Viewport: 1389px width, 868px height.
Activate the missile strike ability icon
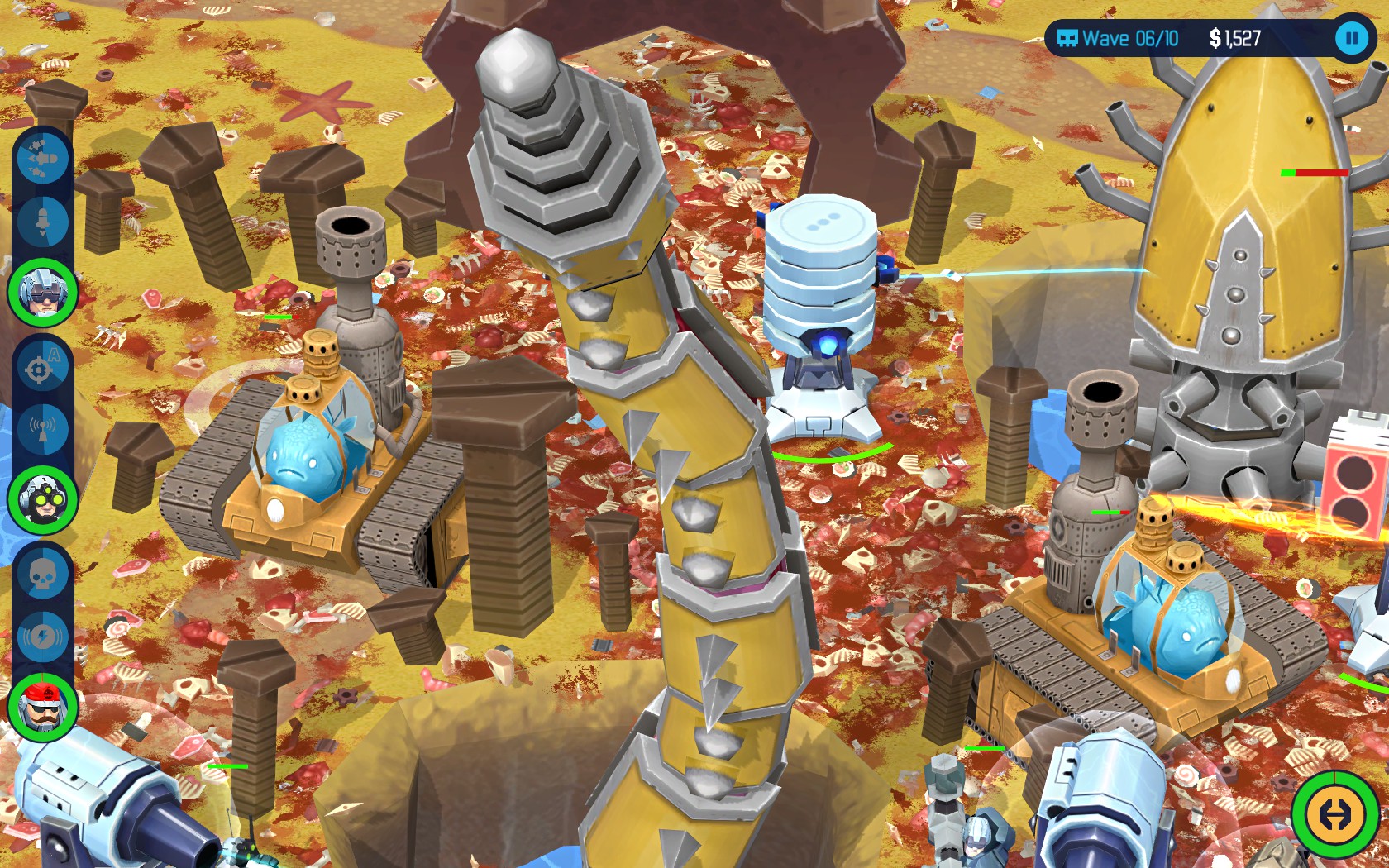(43, 161)
